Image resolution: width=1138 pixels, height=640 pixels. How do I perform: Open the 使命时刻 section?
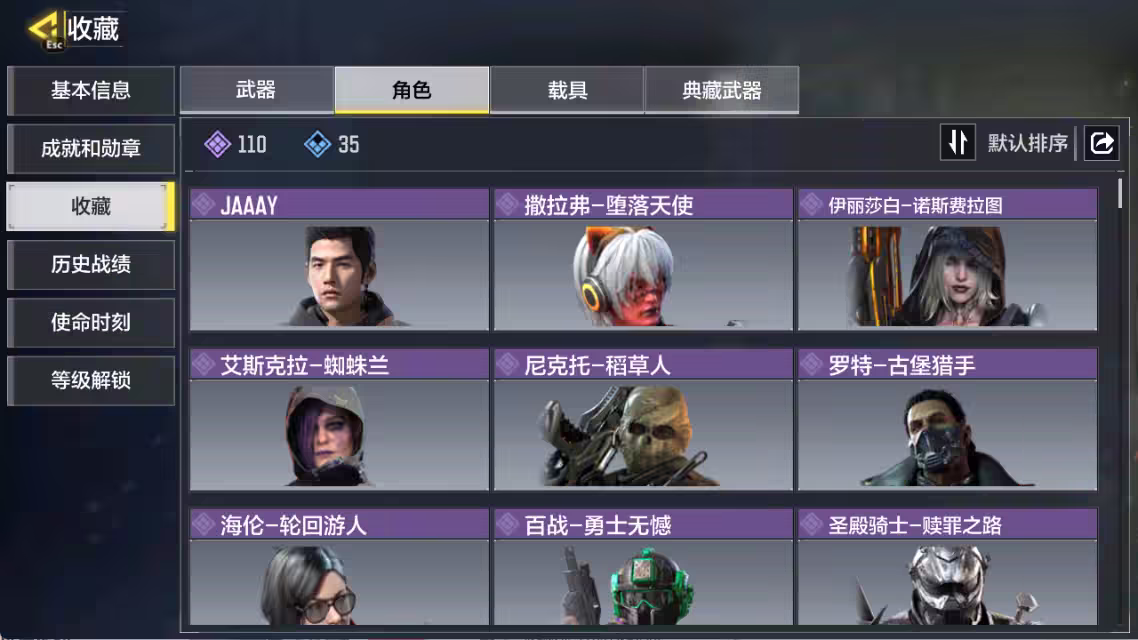point(91,323)
